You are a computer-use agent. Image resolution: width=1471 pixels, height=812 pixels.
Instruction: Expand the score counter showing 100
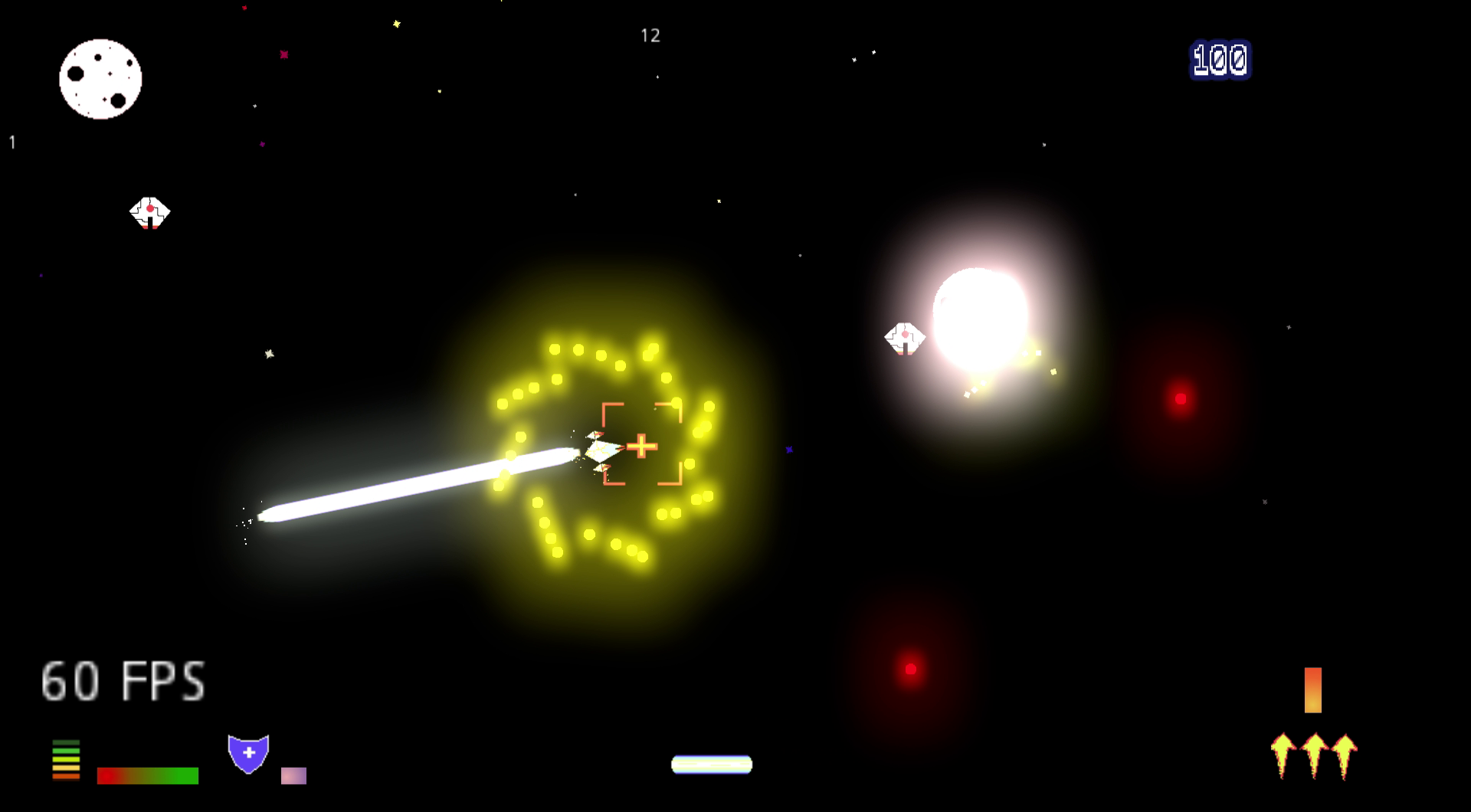[1219, 58]
